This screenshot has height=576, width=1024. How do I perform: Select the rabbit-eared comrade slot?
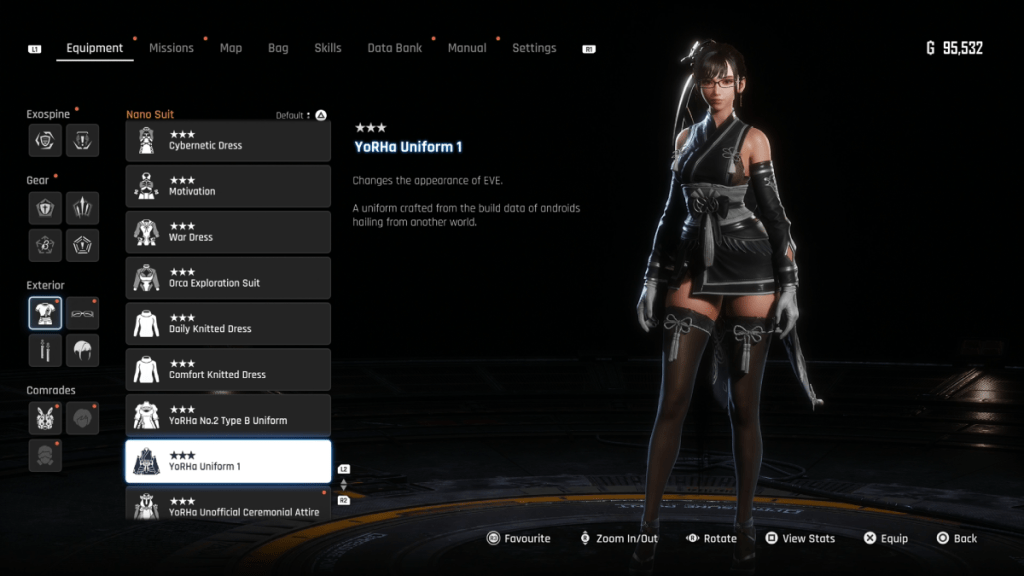pyautogui.click(x=45, y=418)
